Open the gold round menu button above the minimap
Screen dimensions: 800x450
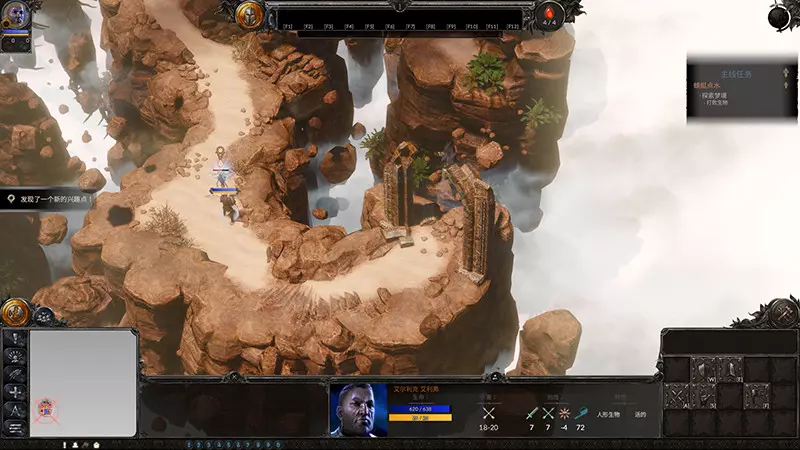(14, 313)
